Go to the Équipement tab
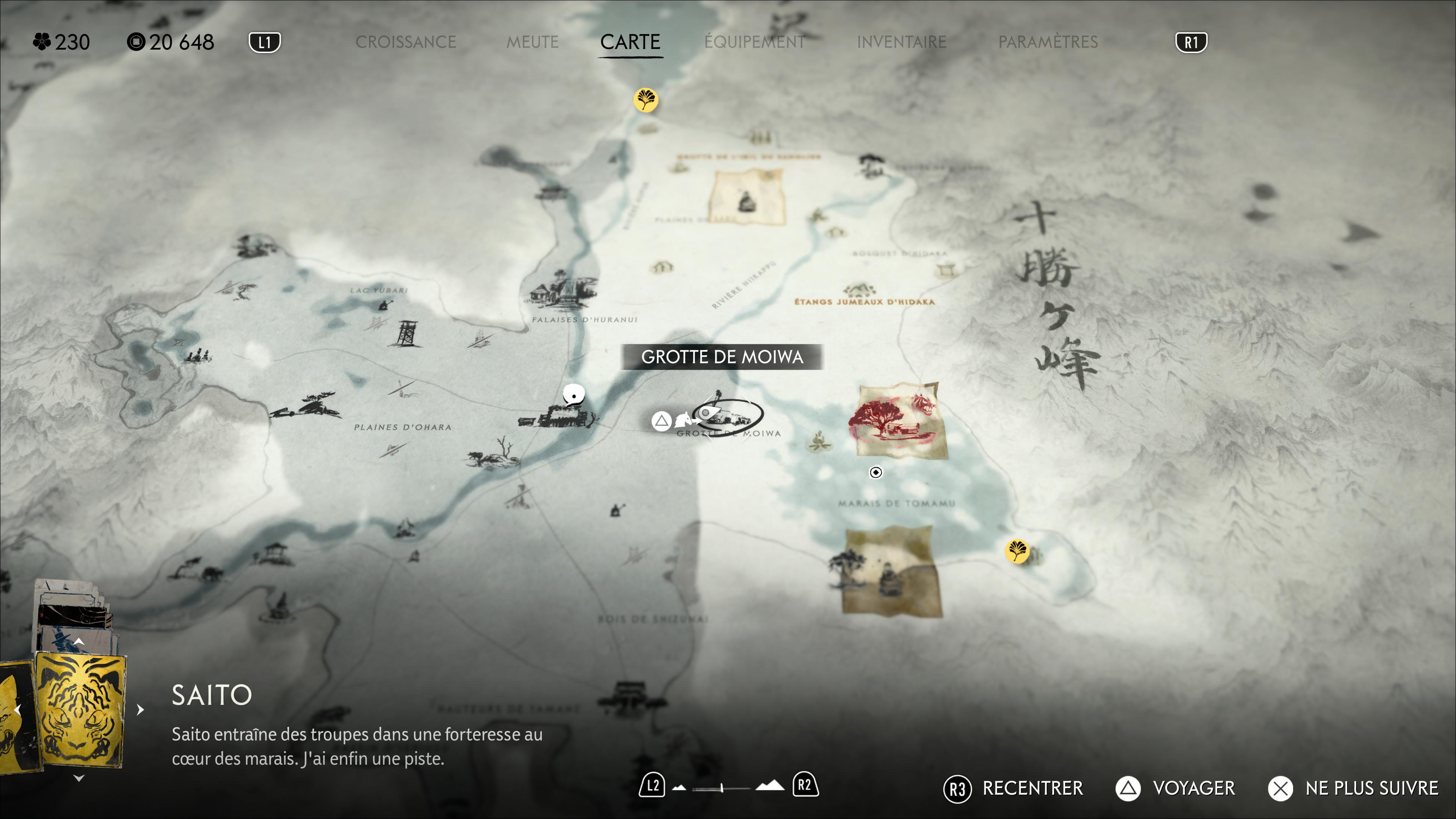The width and height of the screenshot is (1456, 819). 755,42
